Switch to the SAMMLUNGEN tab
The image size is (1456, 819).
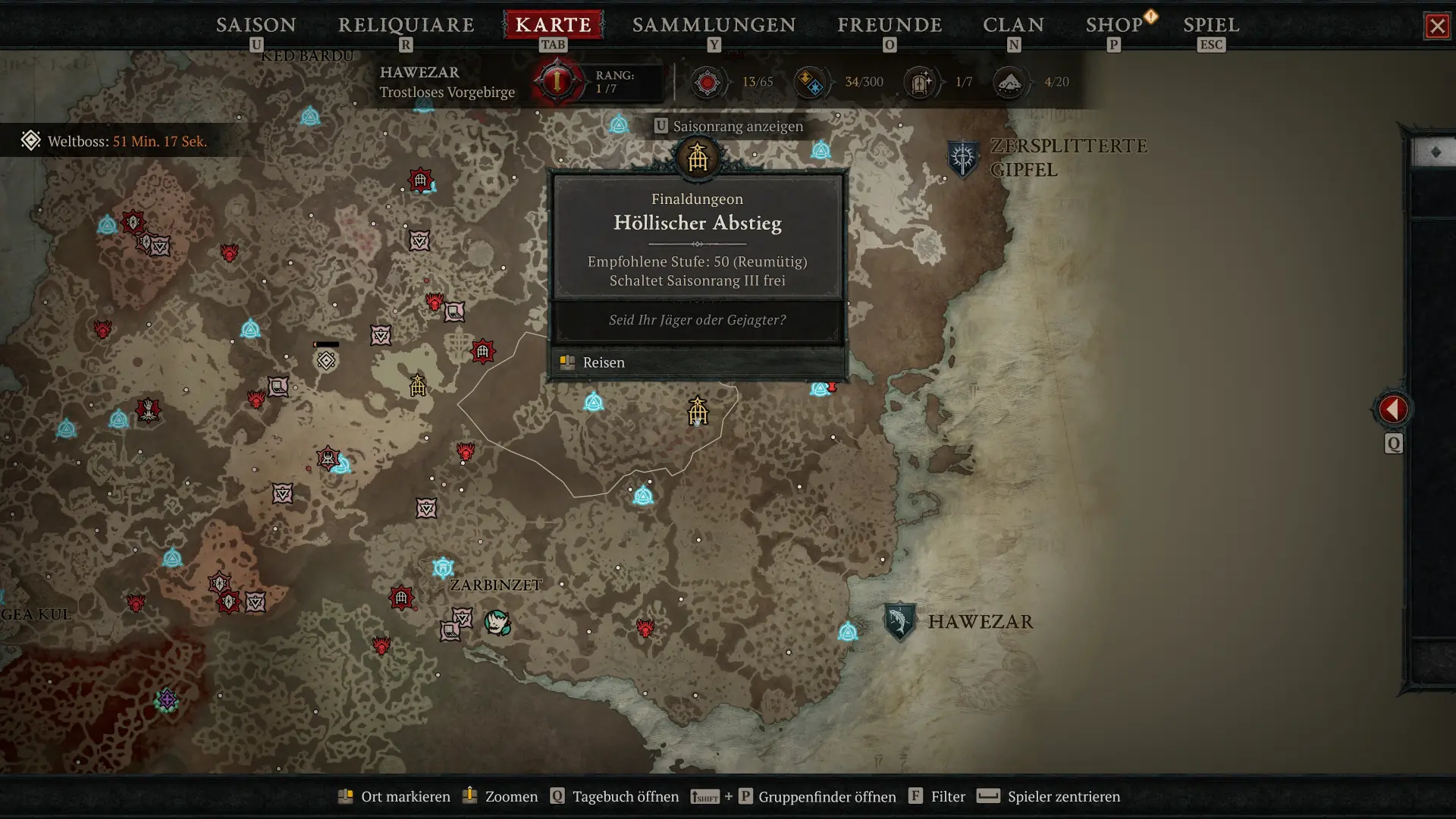tap(713, 25)
